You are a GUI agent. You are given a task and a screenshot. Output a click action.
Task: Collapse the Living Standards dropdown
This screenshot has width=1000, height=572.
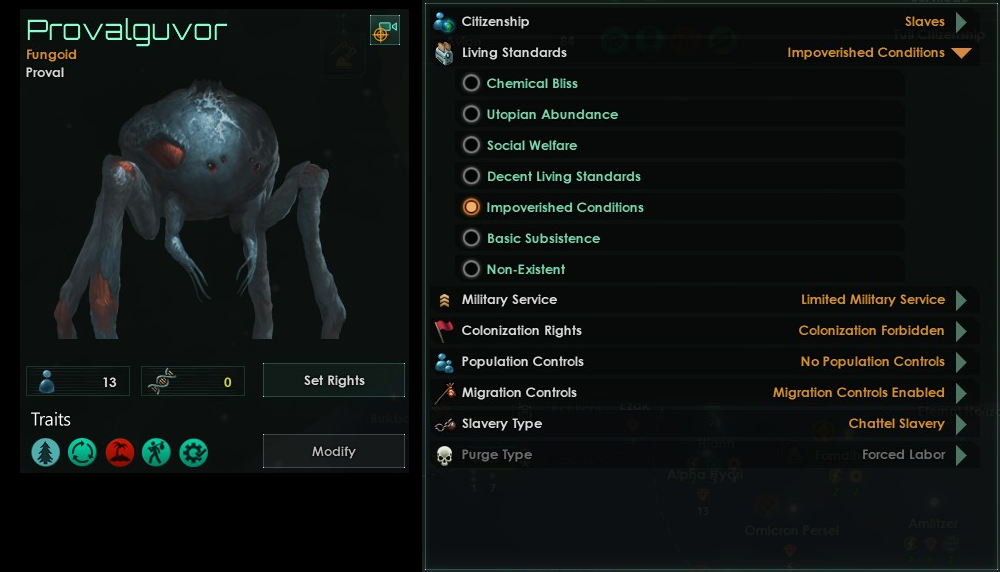[x=961, y=53]
